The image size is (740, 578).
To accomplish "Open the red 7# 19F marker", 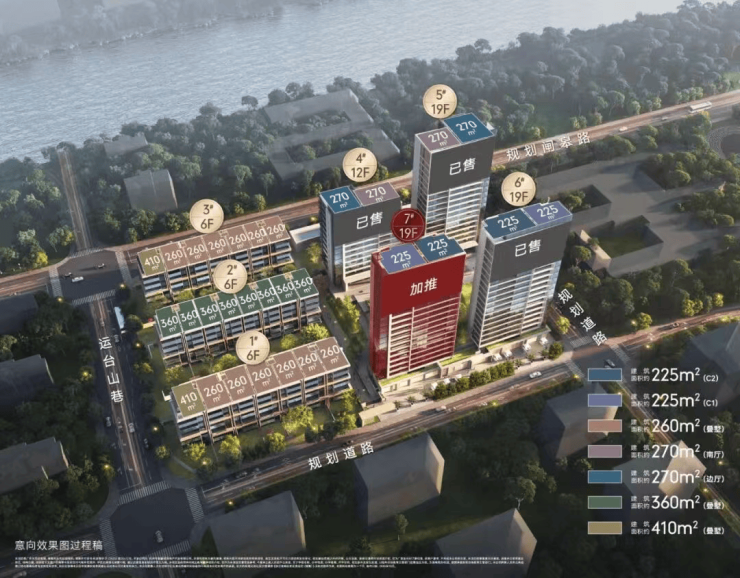I will [407, 227].
